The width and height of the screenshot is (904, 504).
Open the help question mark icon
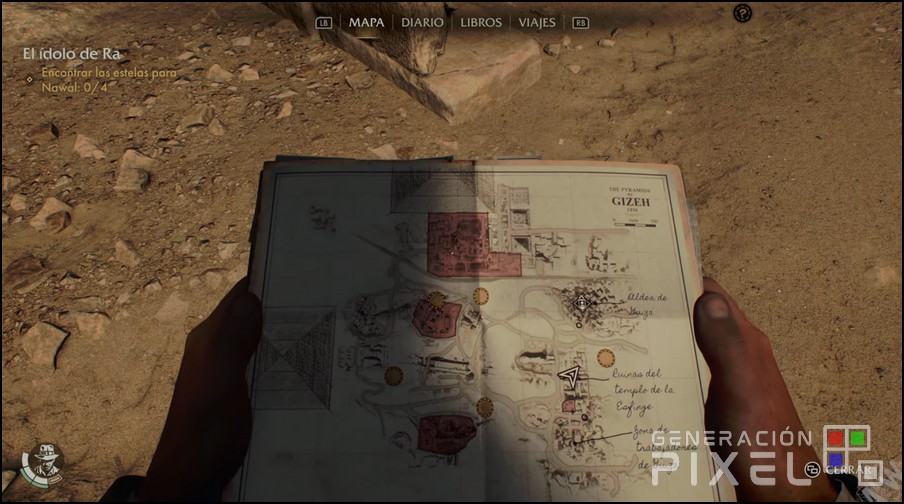[742, 13]
